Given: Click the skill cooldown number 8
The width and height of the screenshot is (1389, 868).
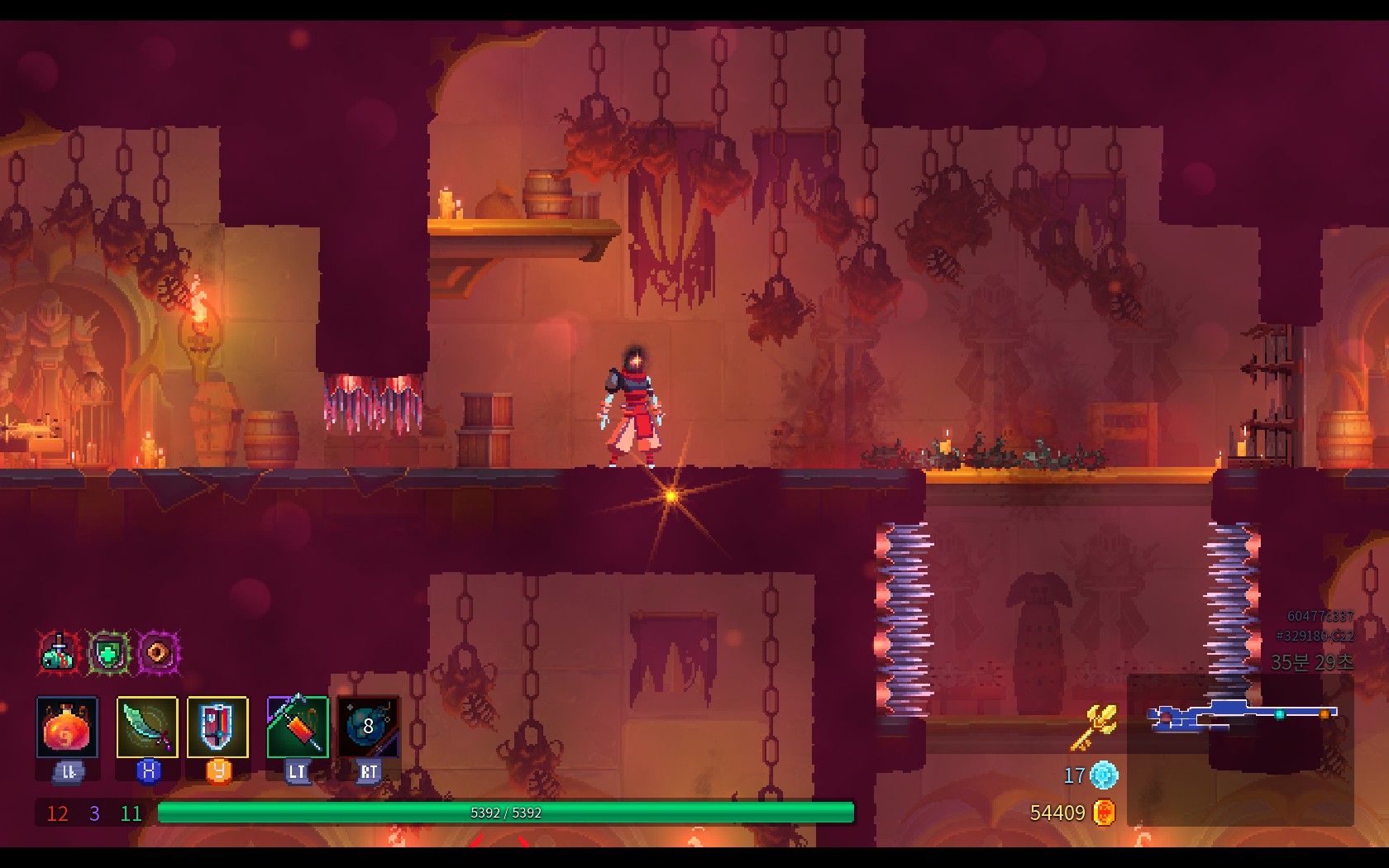Looking at the screenshot, I should pos(369,727).
